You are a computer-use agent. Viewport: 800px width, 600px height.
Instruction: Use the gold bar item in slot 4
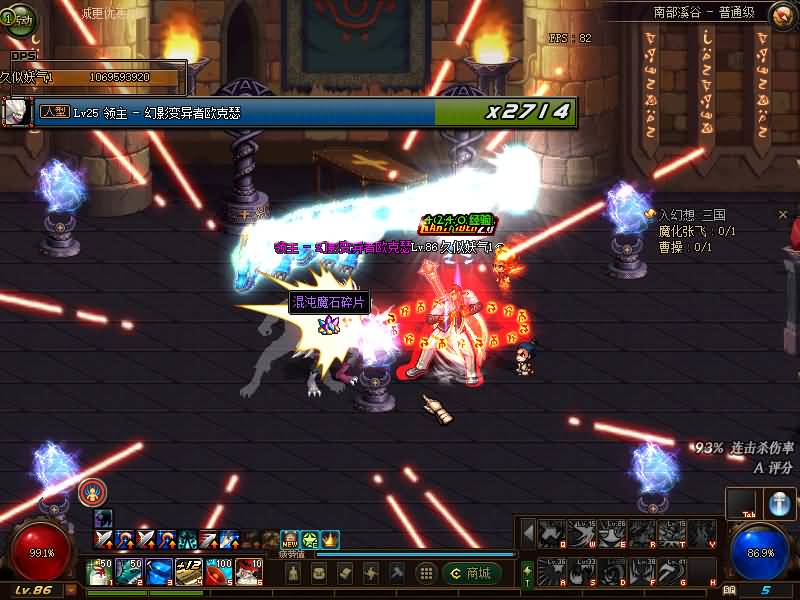point(189,572)
